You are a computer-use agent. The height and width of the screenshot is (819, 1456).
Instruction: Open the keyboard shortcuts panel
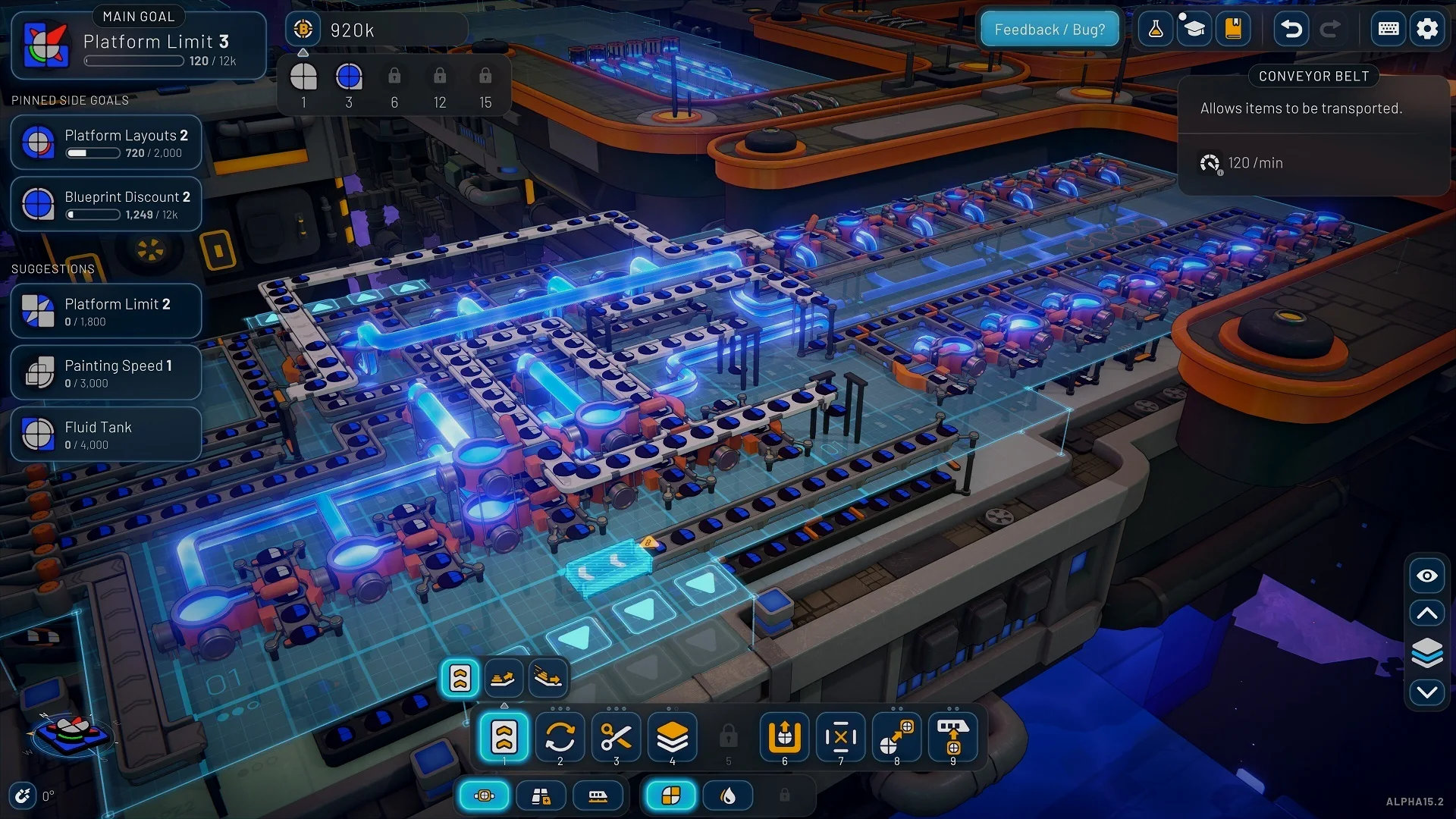coord(1389,30)
